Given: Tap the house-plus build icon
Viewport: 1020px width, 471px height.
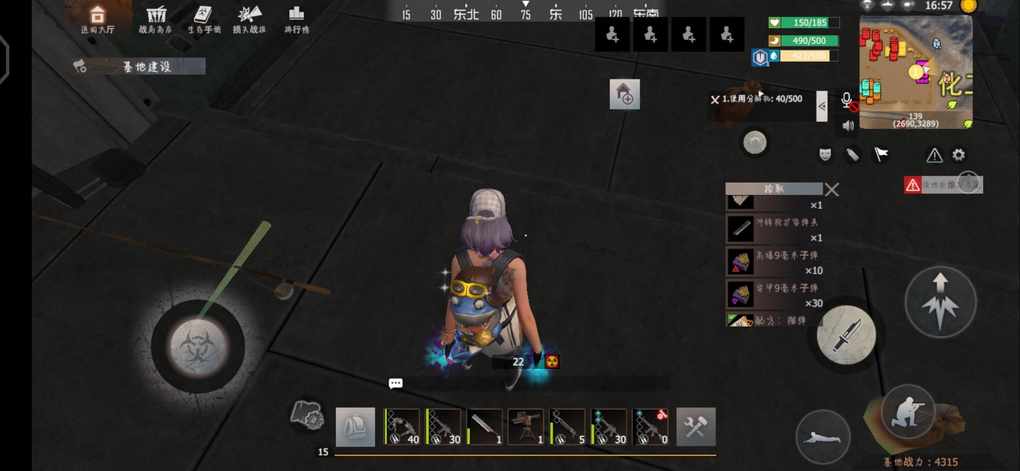Looking at the screenshot, I should [624, 95].
